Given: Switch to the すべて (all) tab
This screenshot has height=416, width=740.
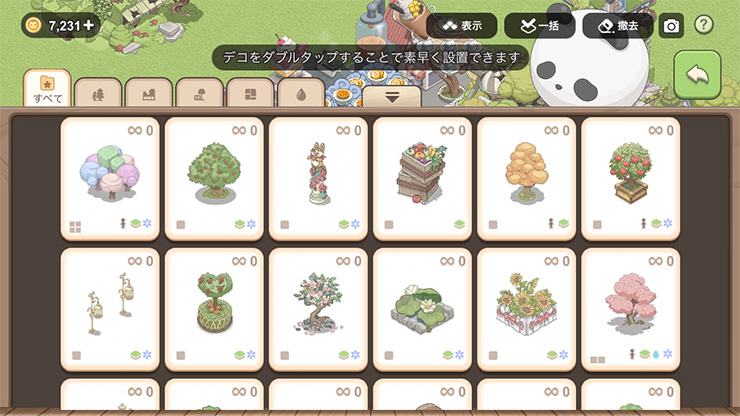Looking at the screenshot, I should tap(47, 89).
